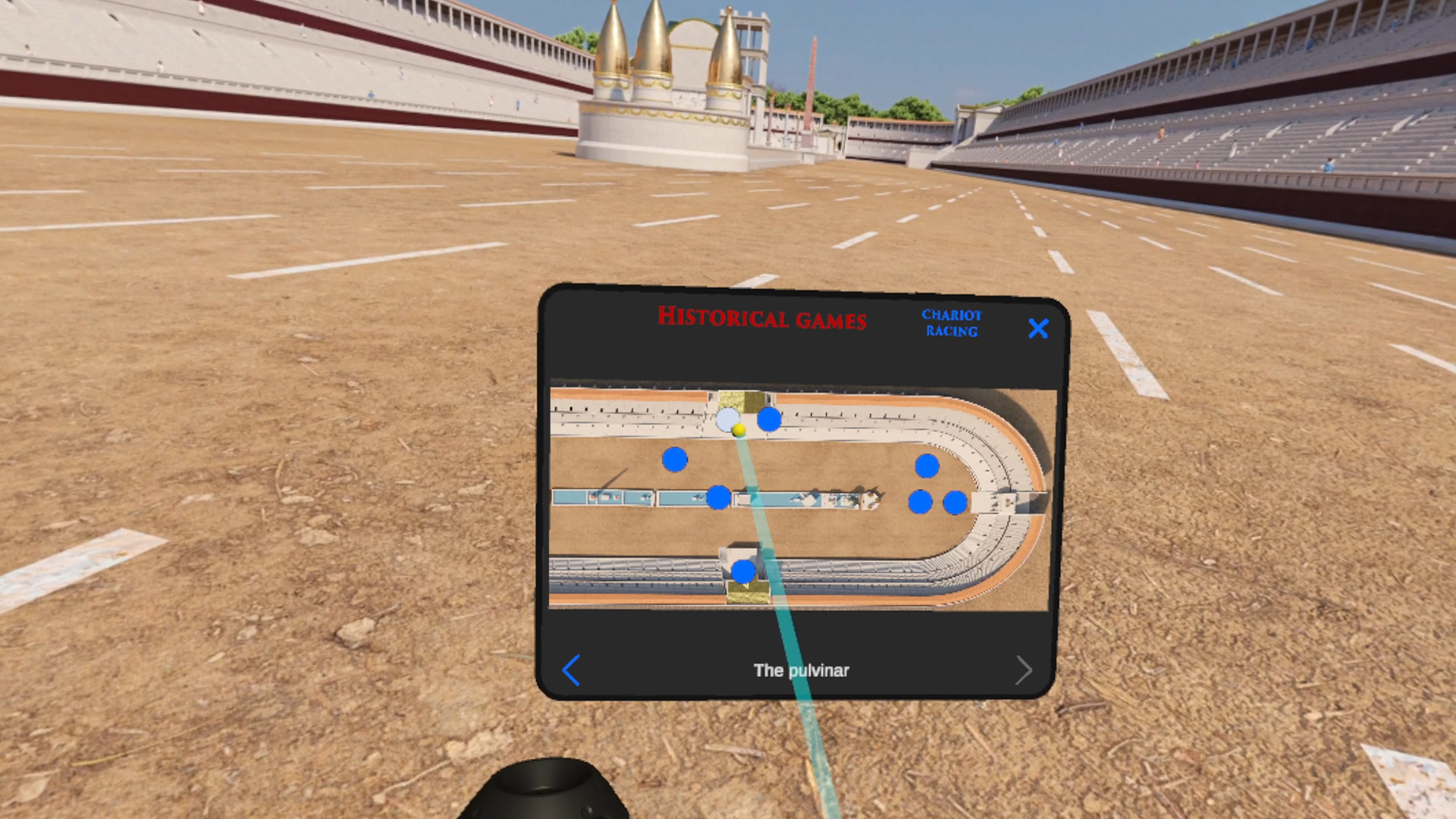The image size is (1456, 819).
Task: Click the yellow player position dot on the map
Action: coord(740,429)
